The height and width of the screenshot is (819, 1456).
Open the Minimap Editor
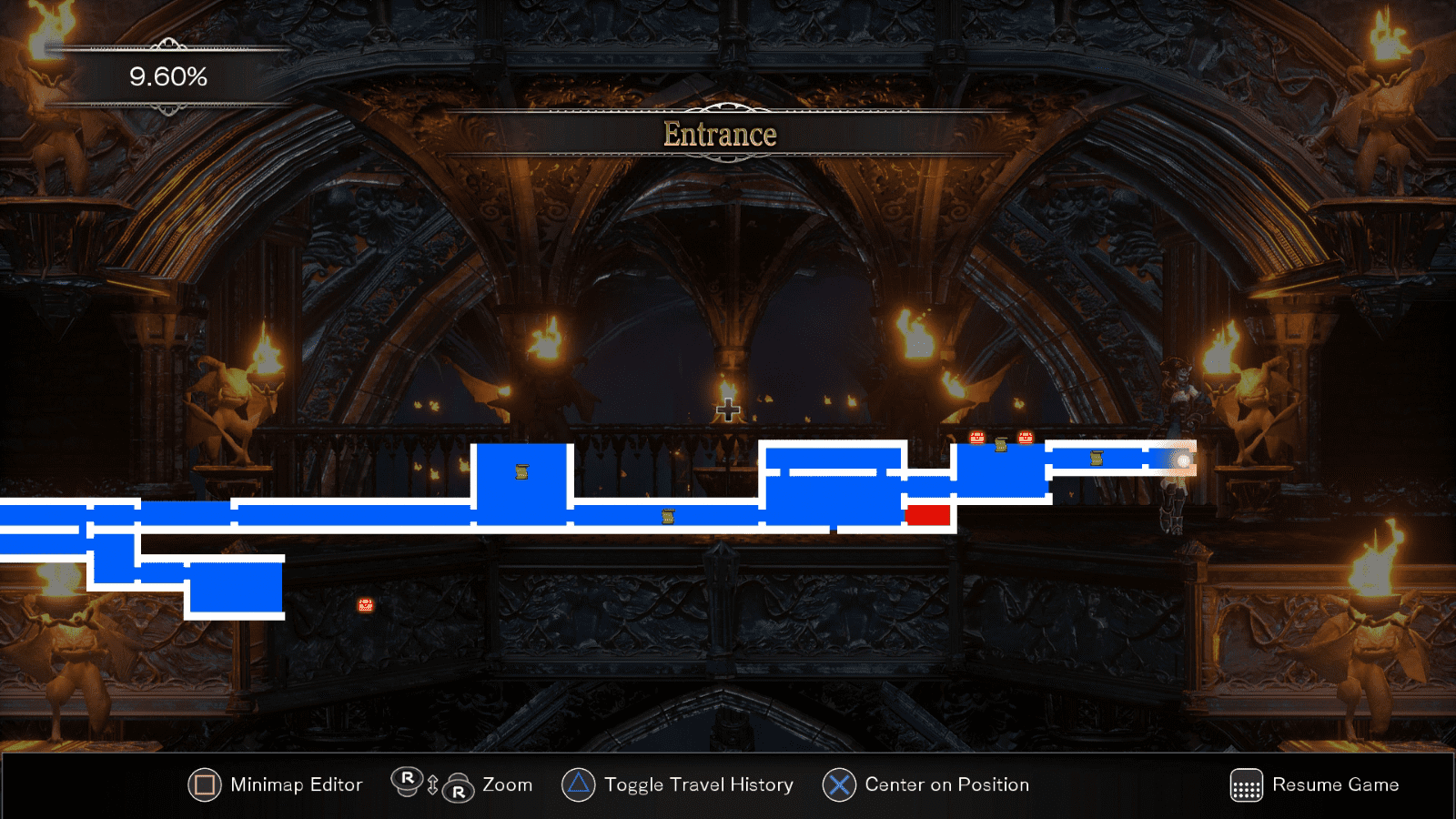pyautogui.click(x=296, y=784)
